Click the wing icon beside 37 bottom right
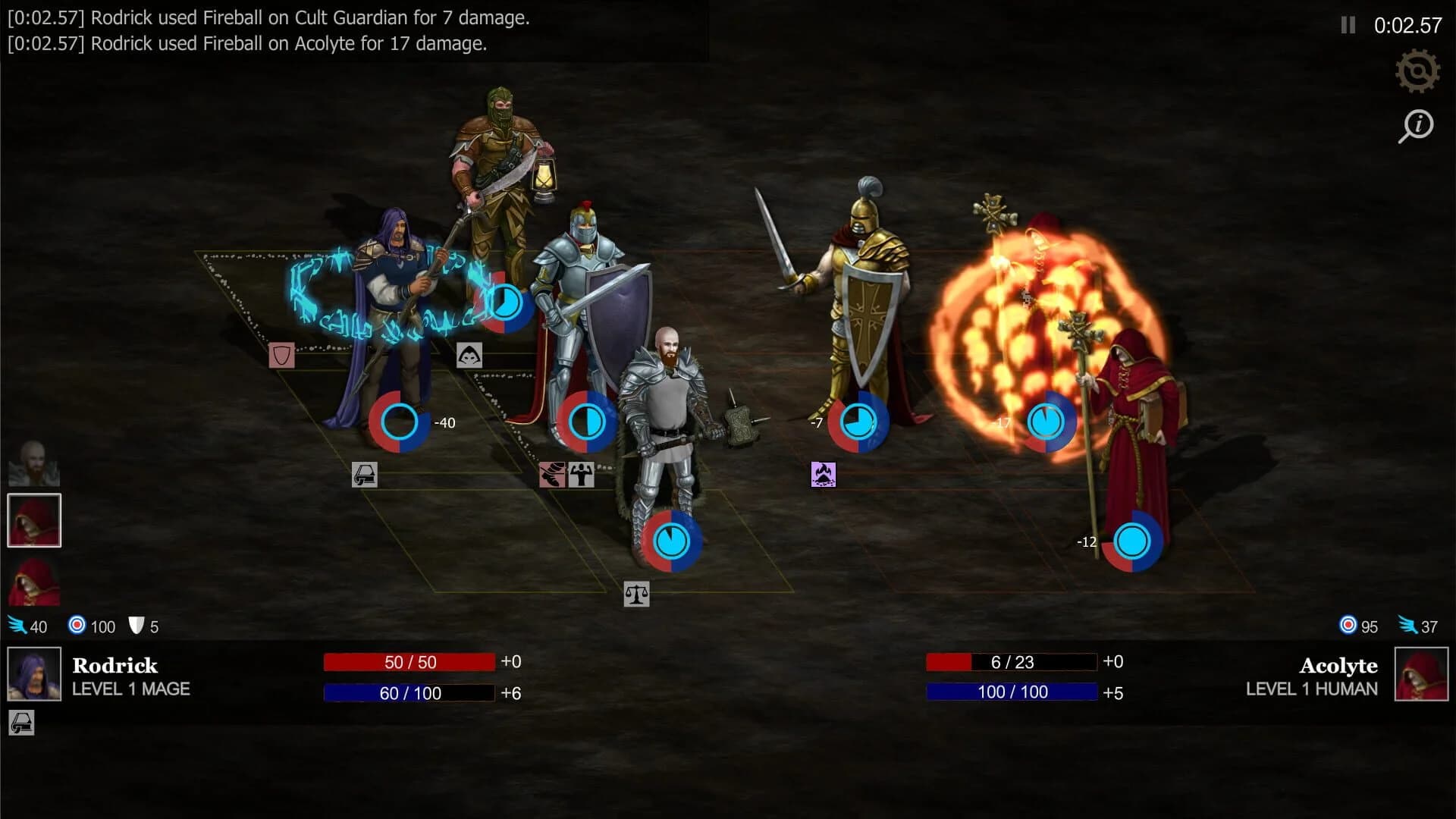This screenshot has height=819, width=1456. [x=1408, y=626]
